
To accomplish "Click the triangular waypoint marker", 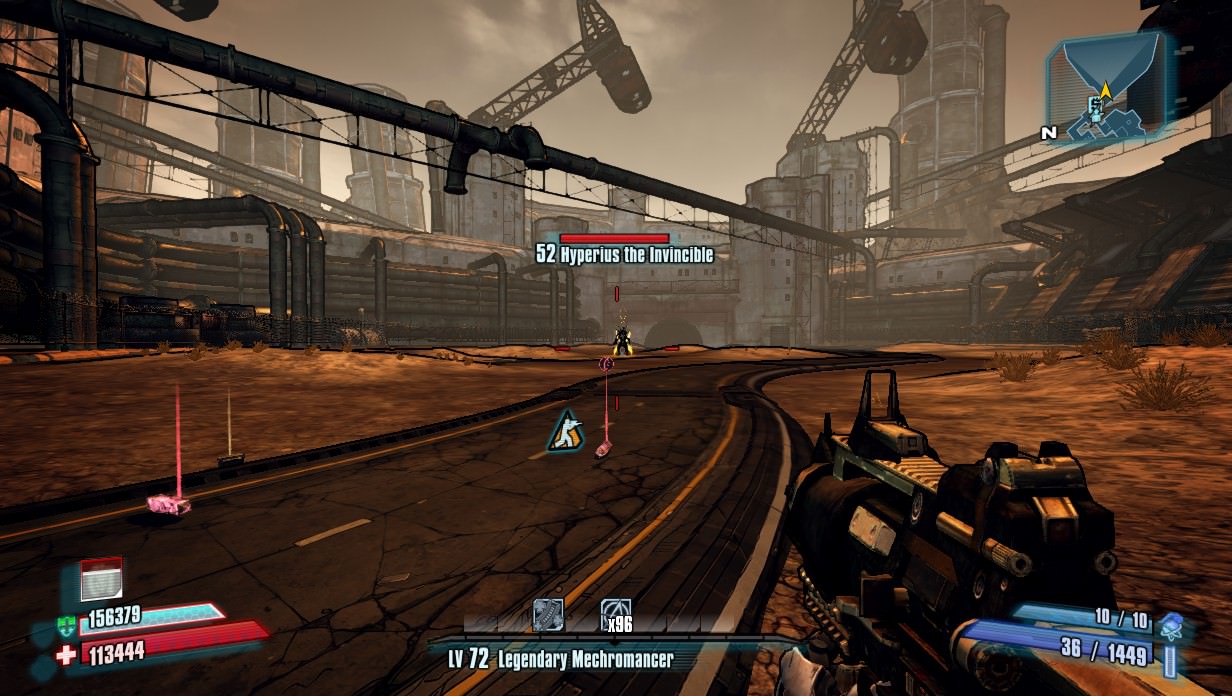I will pyautogui.click(x=566, y=430).
